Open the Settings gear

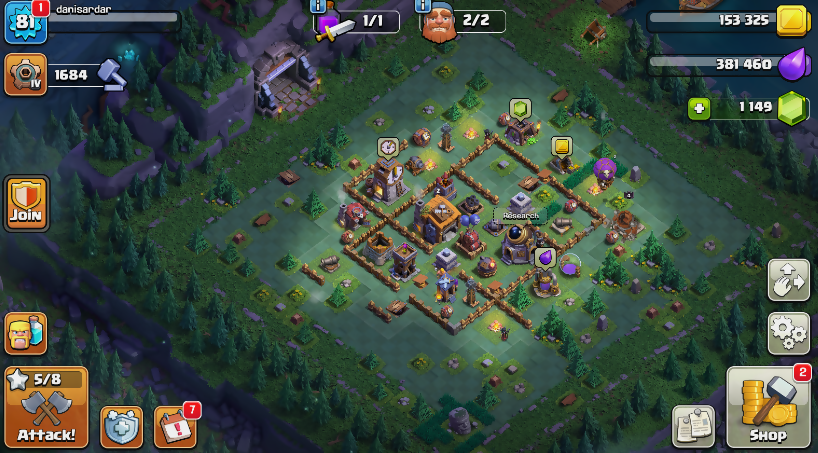pos(788,333)
